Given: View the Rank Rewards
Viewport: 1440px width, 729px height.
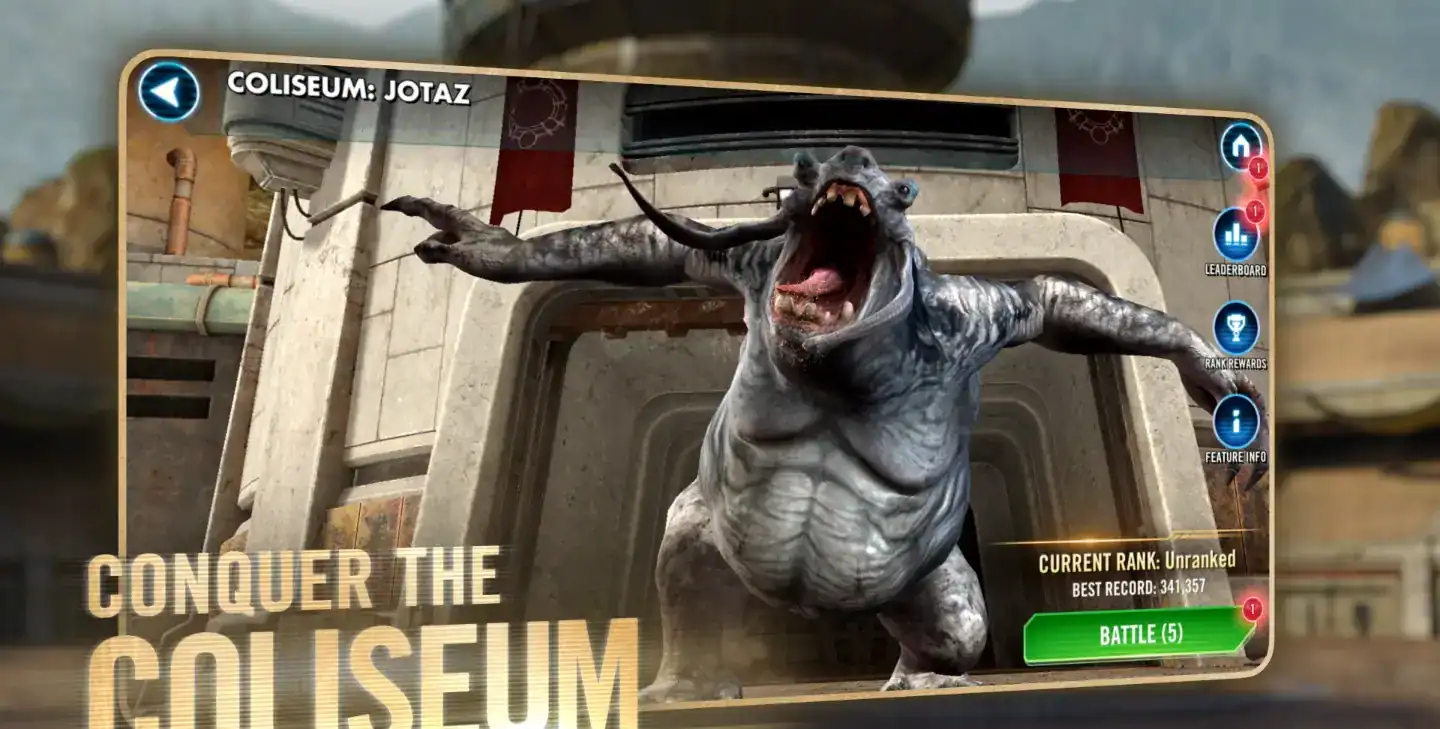Looking at the screenshot, I should [1236, 328].
